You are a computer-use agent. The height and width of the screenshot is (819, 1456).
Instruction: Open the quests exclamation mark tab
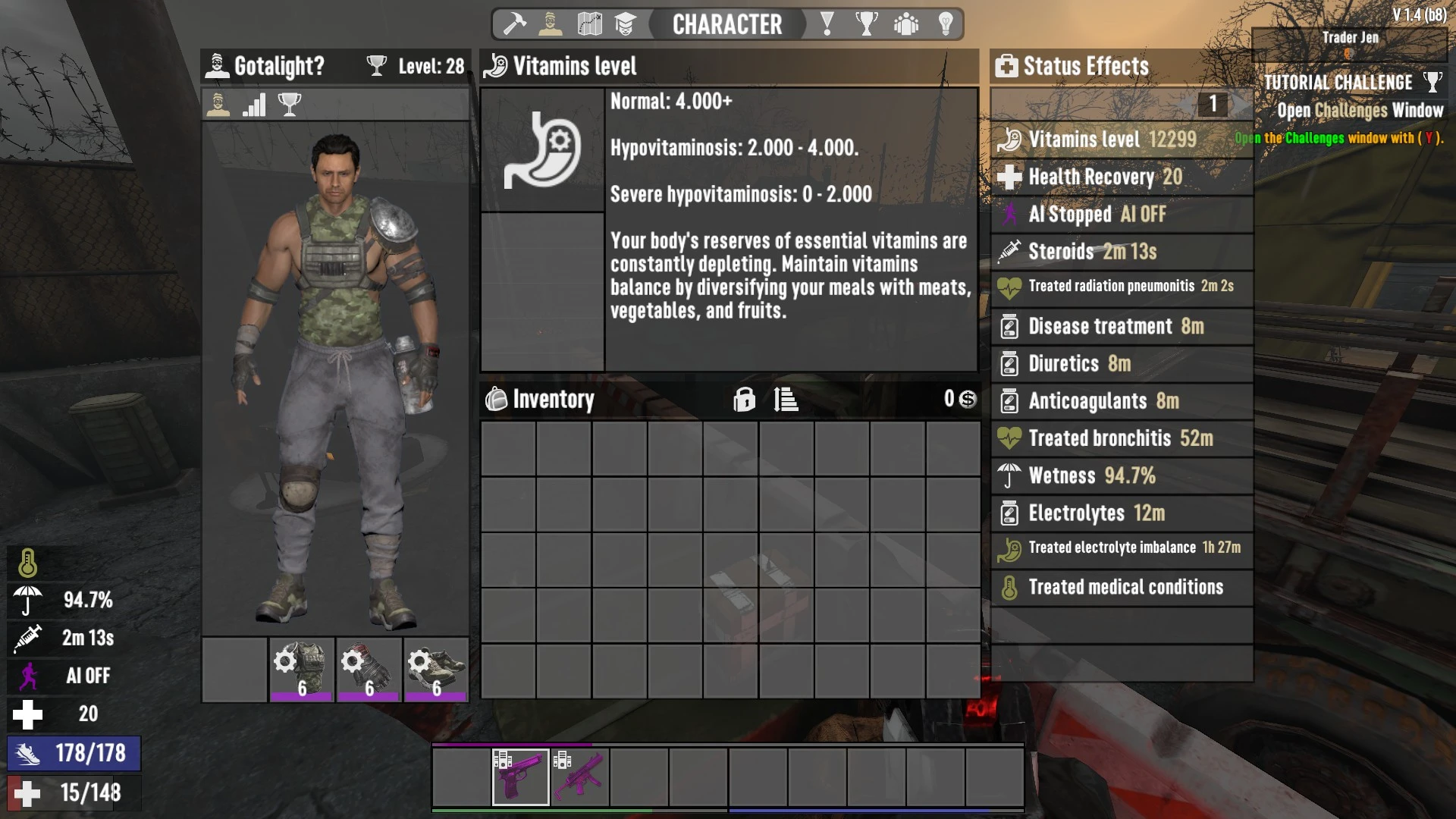coord(827,24)
